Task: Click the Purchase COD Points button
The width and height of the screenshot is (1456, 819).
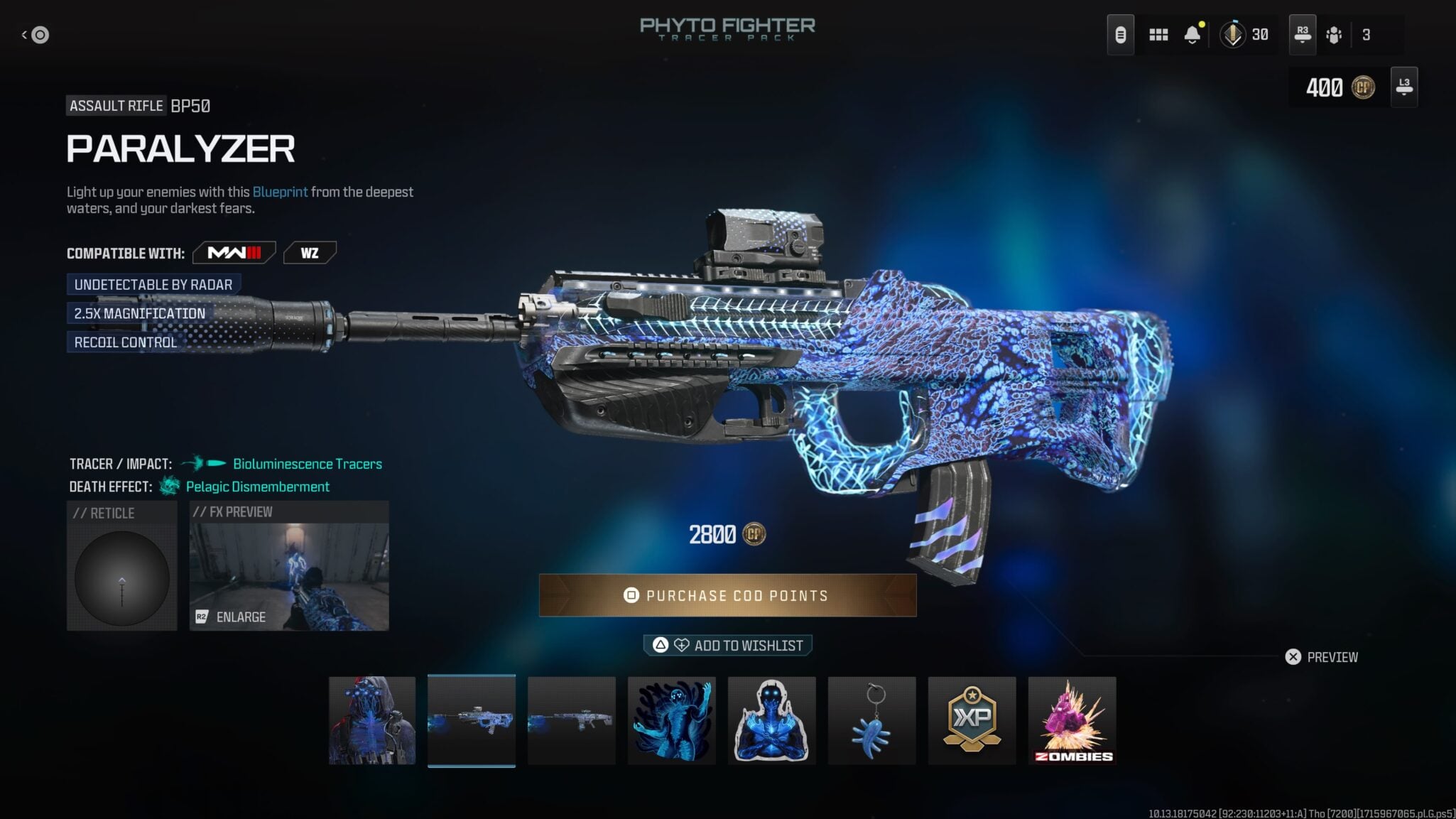Action: pos(727,595)
